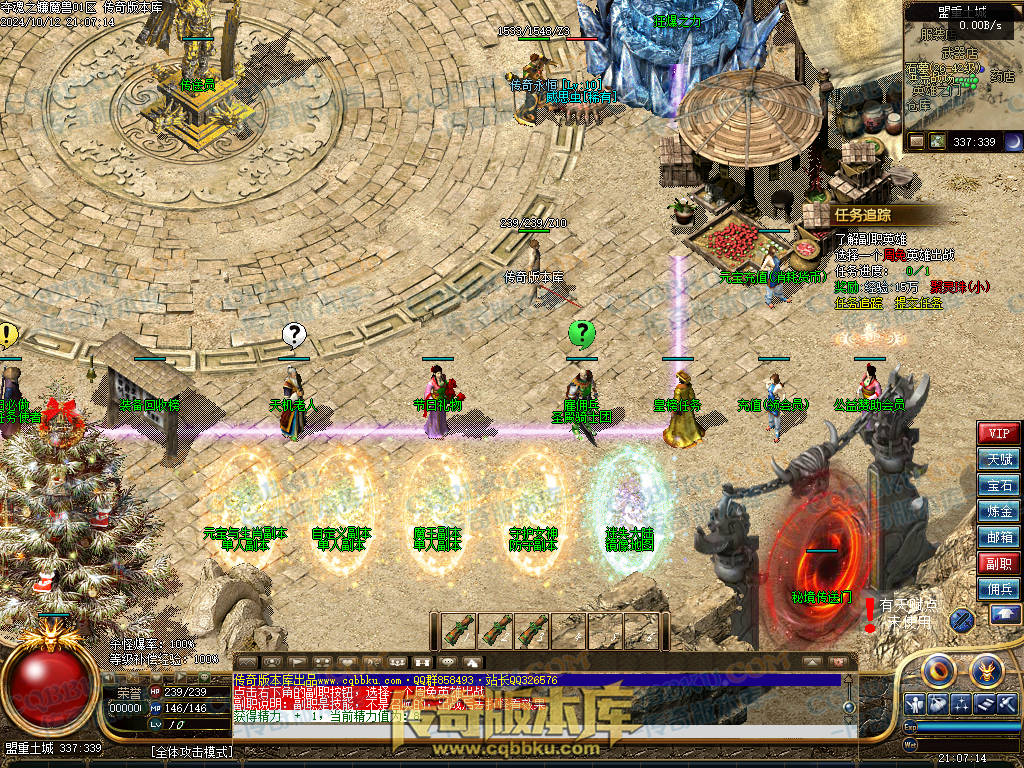Click the 任务追踪 quest tracking link
Viewport: 1024px width, 768px height.
tap(859, 303)
